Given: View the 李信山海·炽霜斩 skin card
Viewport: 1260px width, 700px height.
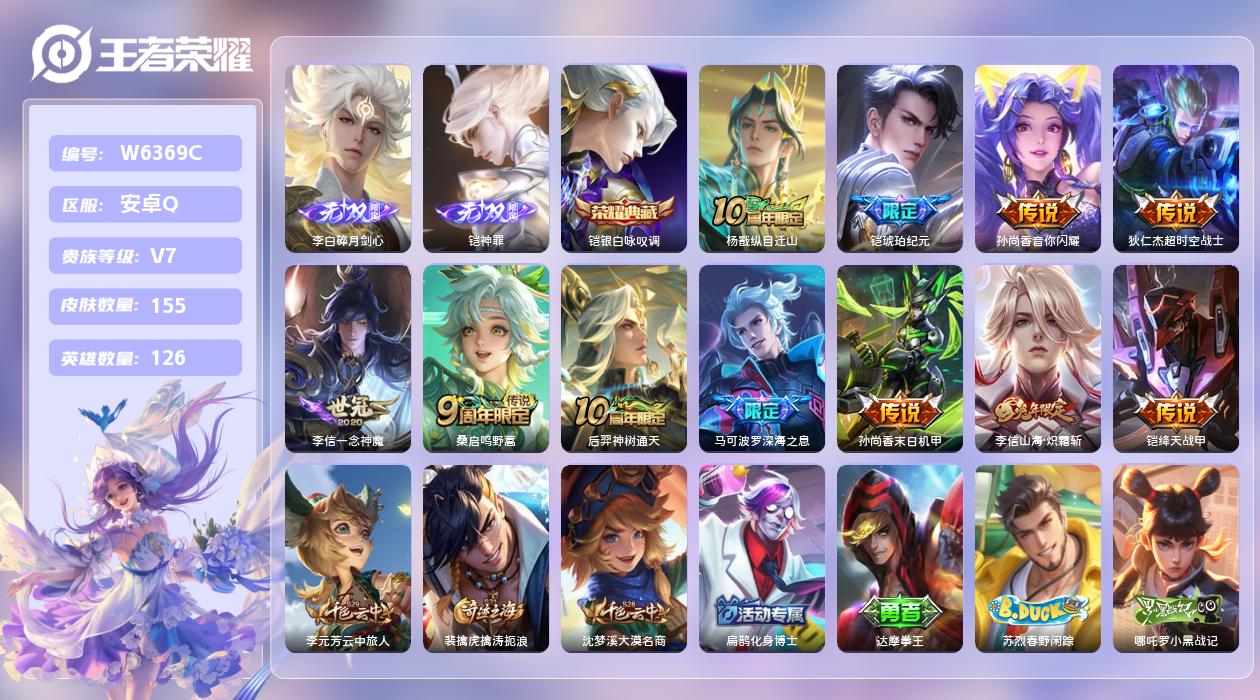Looking at the screenshot, I should 1038,358.
